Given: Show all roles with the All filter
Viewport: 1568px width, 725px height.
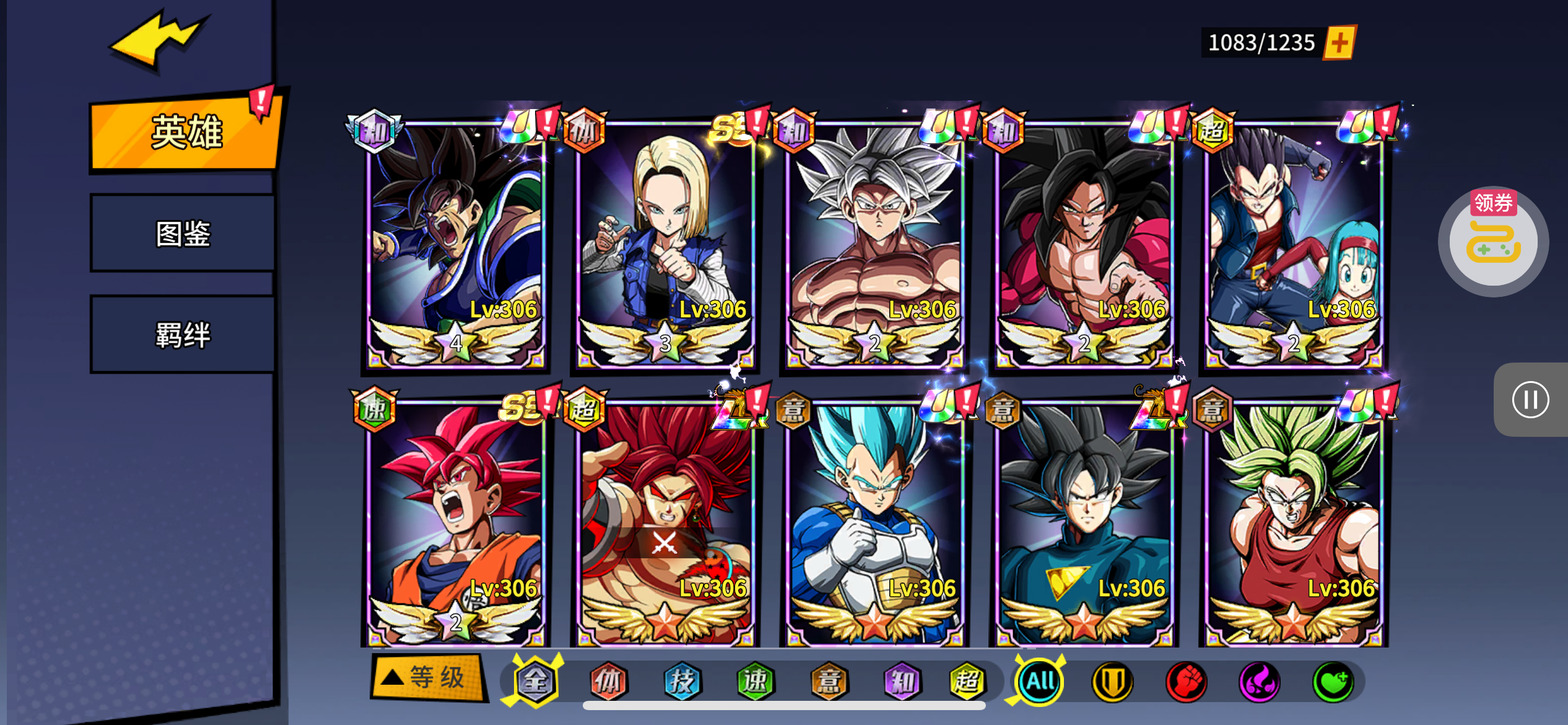Looking at the screenshot, I should 1040,682.
